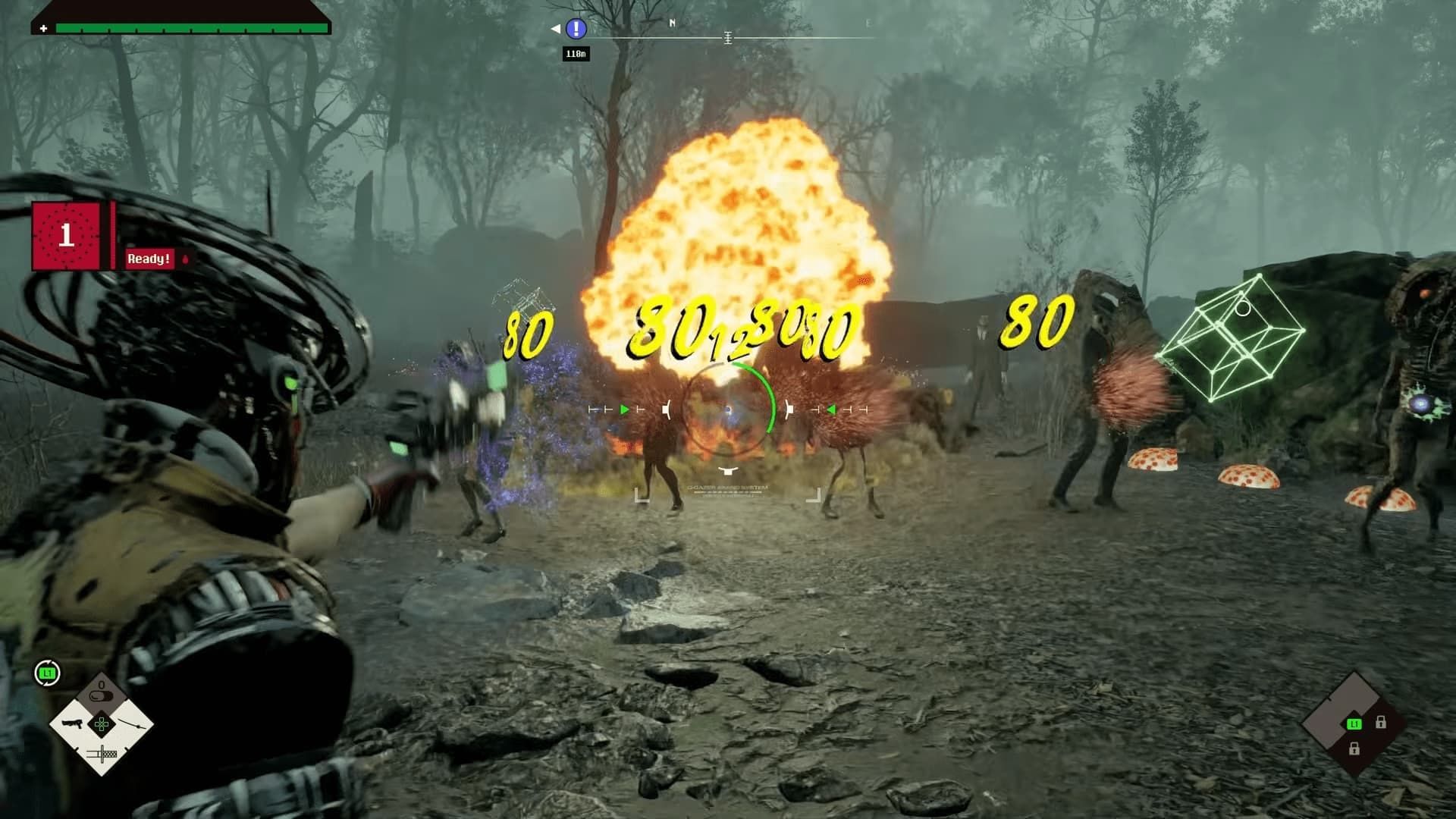Activate the red skill icon numbered 1

(66, 236)
